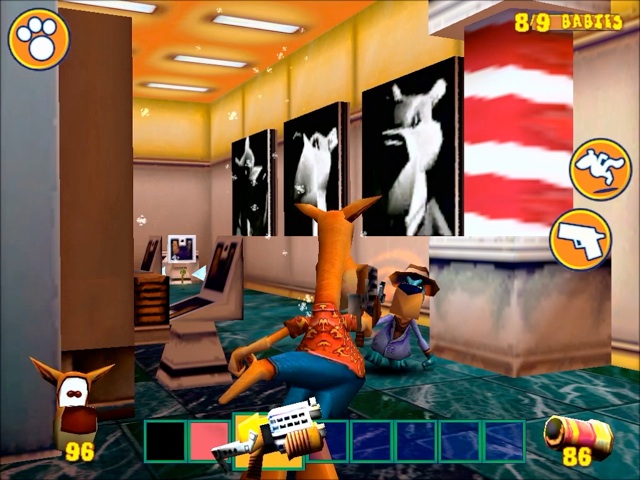
Task: Select the pistol weapon button
Action: [x=581, y=238]
